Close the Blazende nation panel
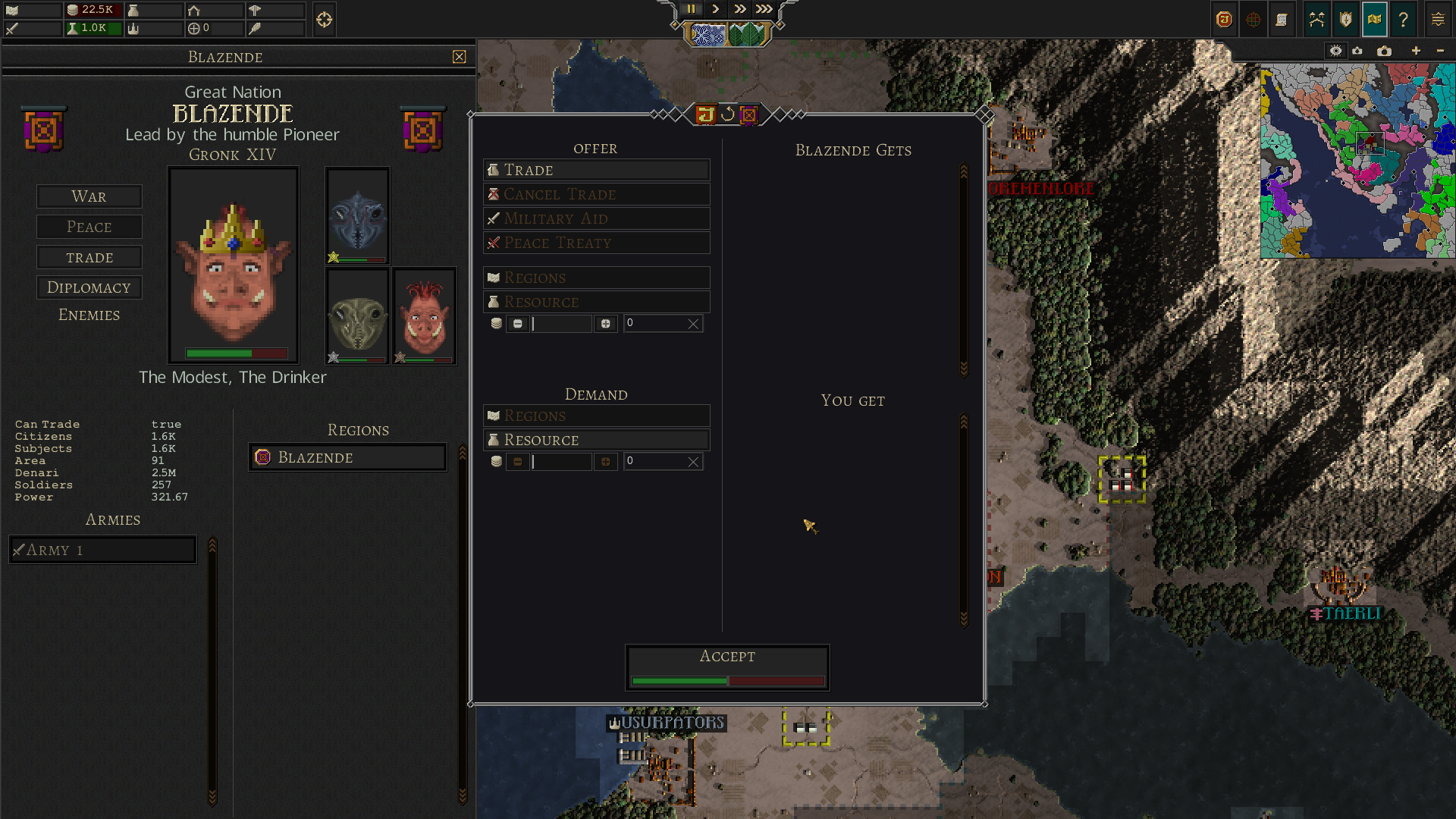The width and height of the screenshot is (1456, 819). tap(459, 57)
